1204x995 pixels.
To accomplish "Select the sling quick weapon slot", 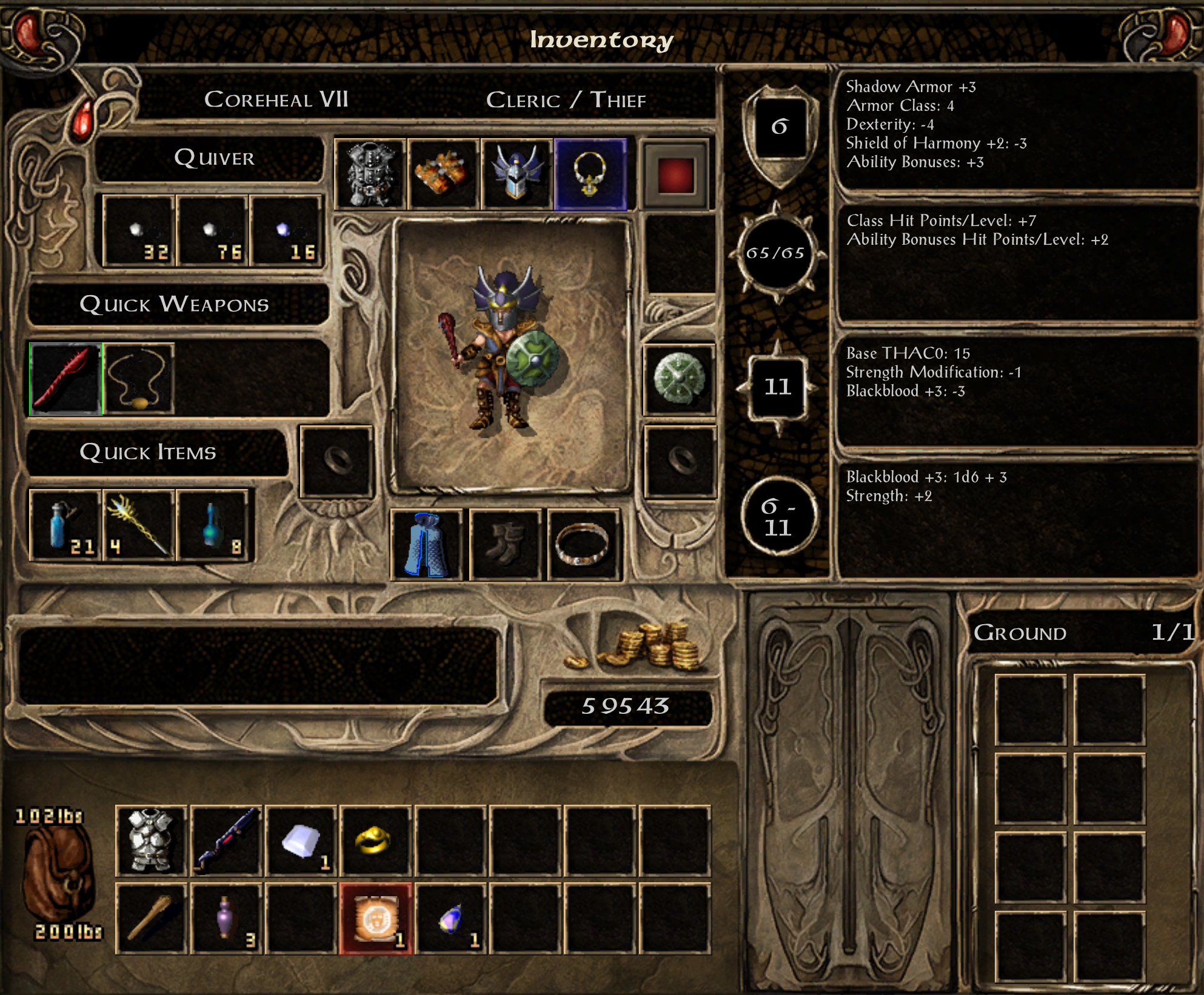I will click(139, 379).
